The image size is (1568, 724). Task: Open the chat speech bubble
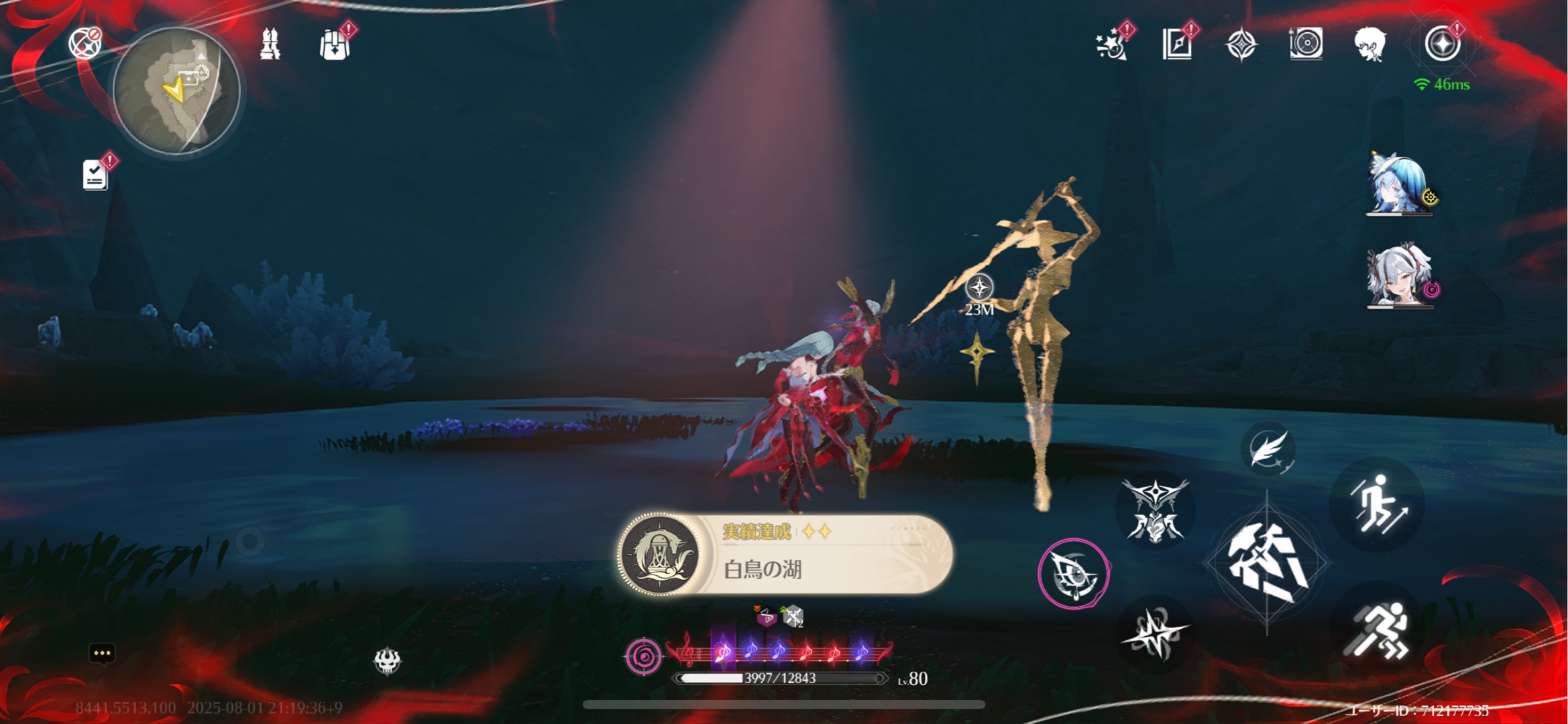pyautogui.click(x=102, y=653)
